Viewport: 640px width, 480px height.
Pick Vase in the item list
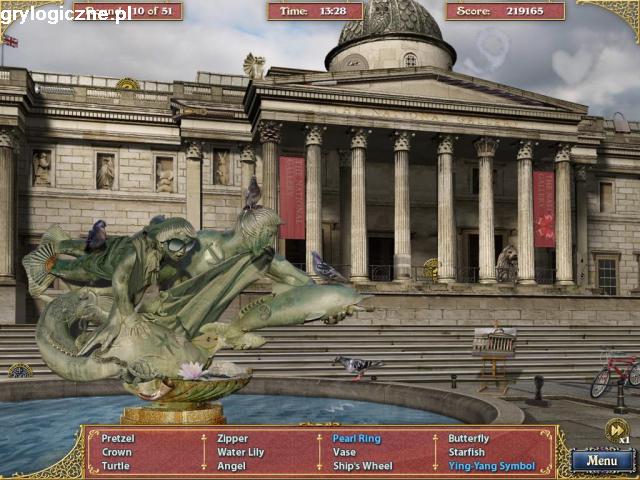[344, 452]
